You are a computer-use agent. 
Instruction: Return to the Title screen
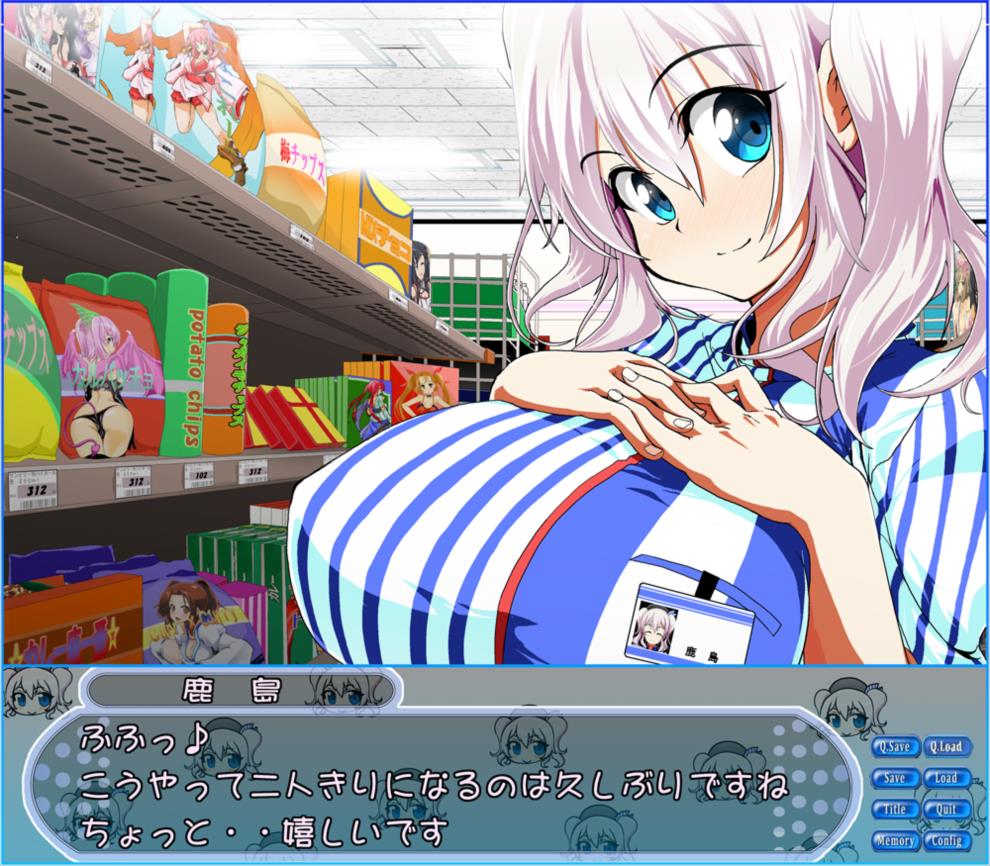894,809
